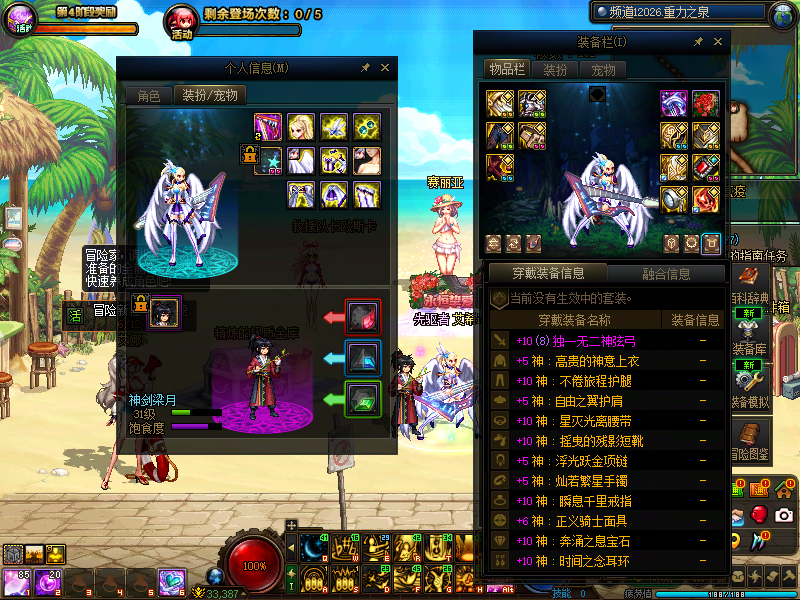Close the 个人信息 window
Image resolution: width=800 pixels, height=600 pixels.
385,68
